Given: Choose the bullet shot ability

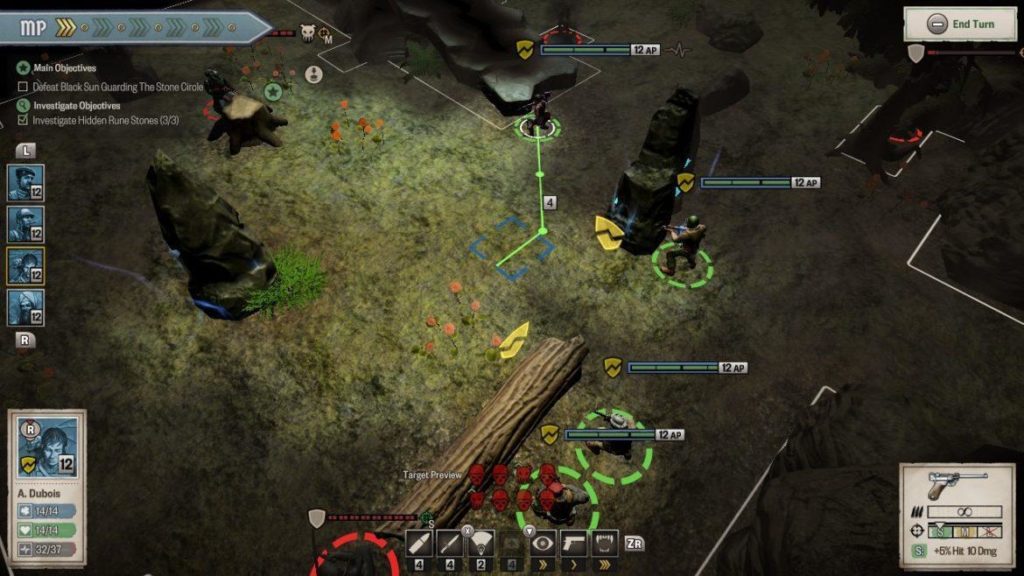Looking at the screenshot, I should click(419, 544).
